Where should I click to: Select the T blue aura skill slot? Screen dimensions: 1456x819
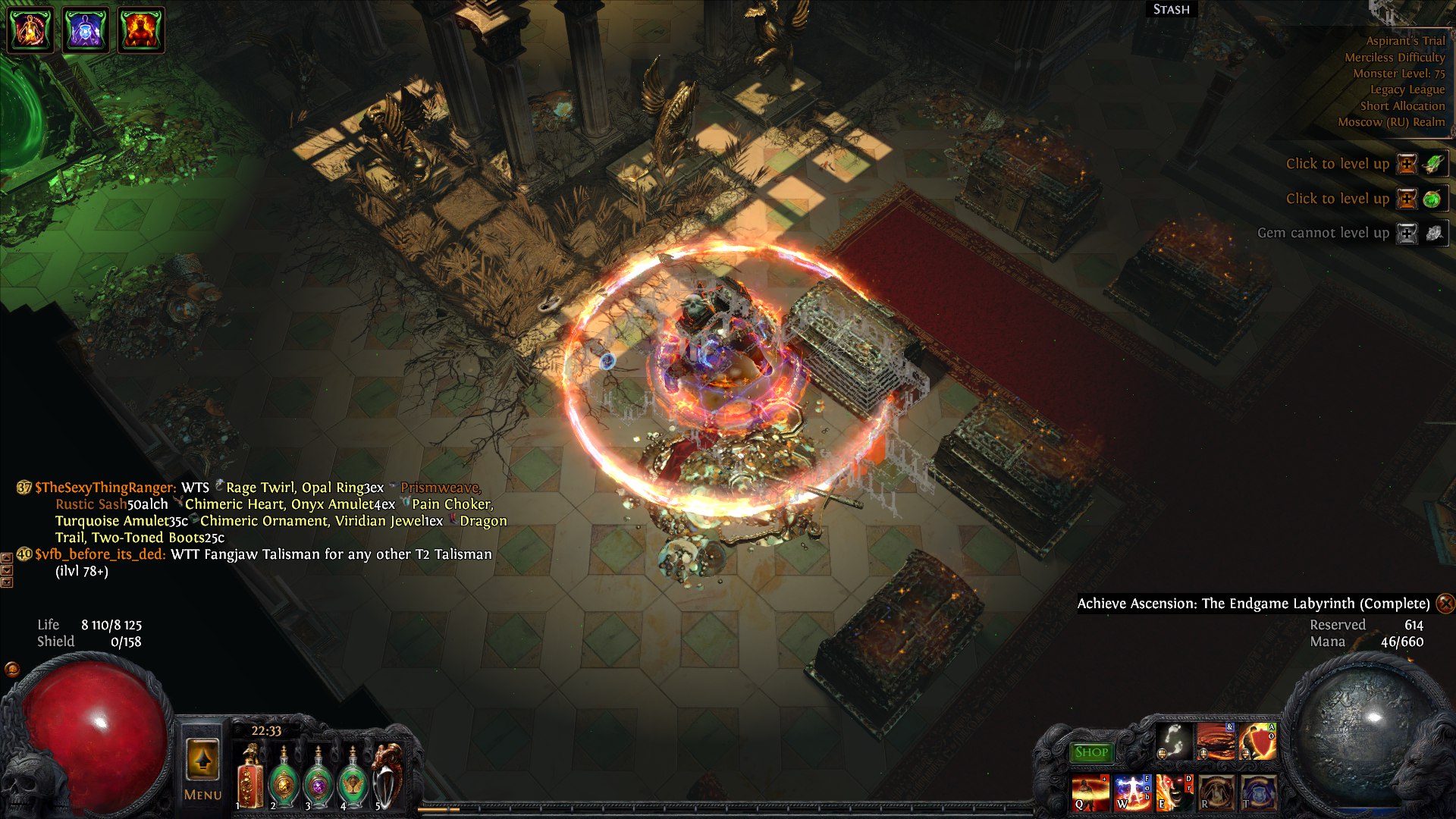1257,792
